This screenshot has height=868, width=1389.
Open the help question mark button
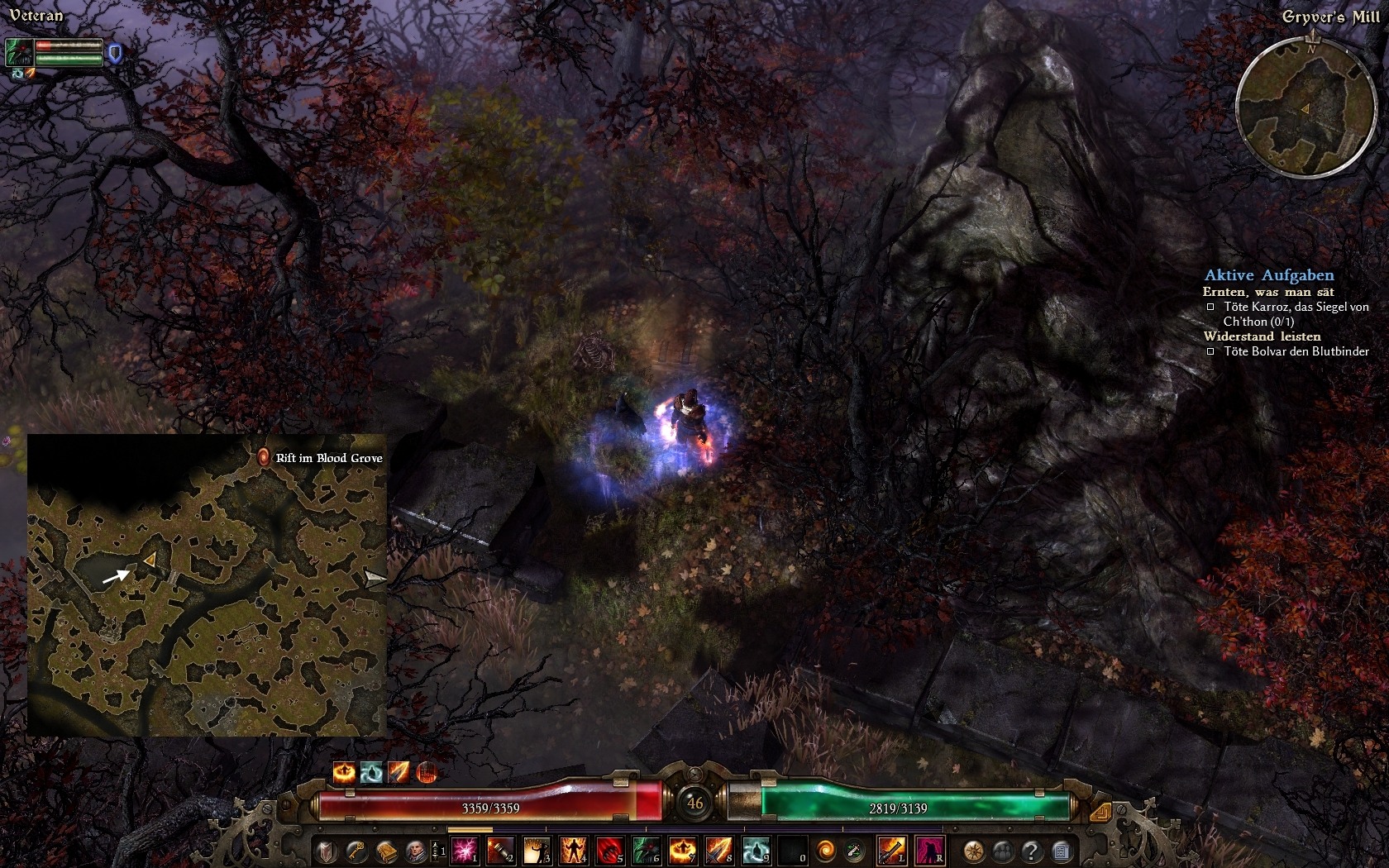[1031, 850]
